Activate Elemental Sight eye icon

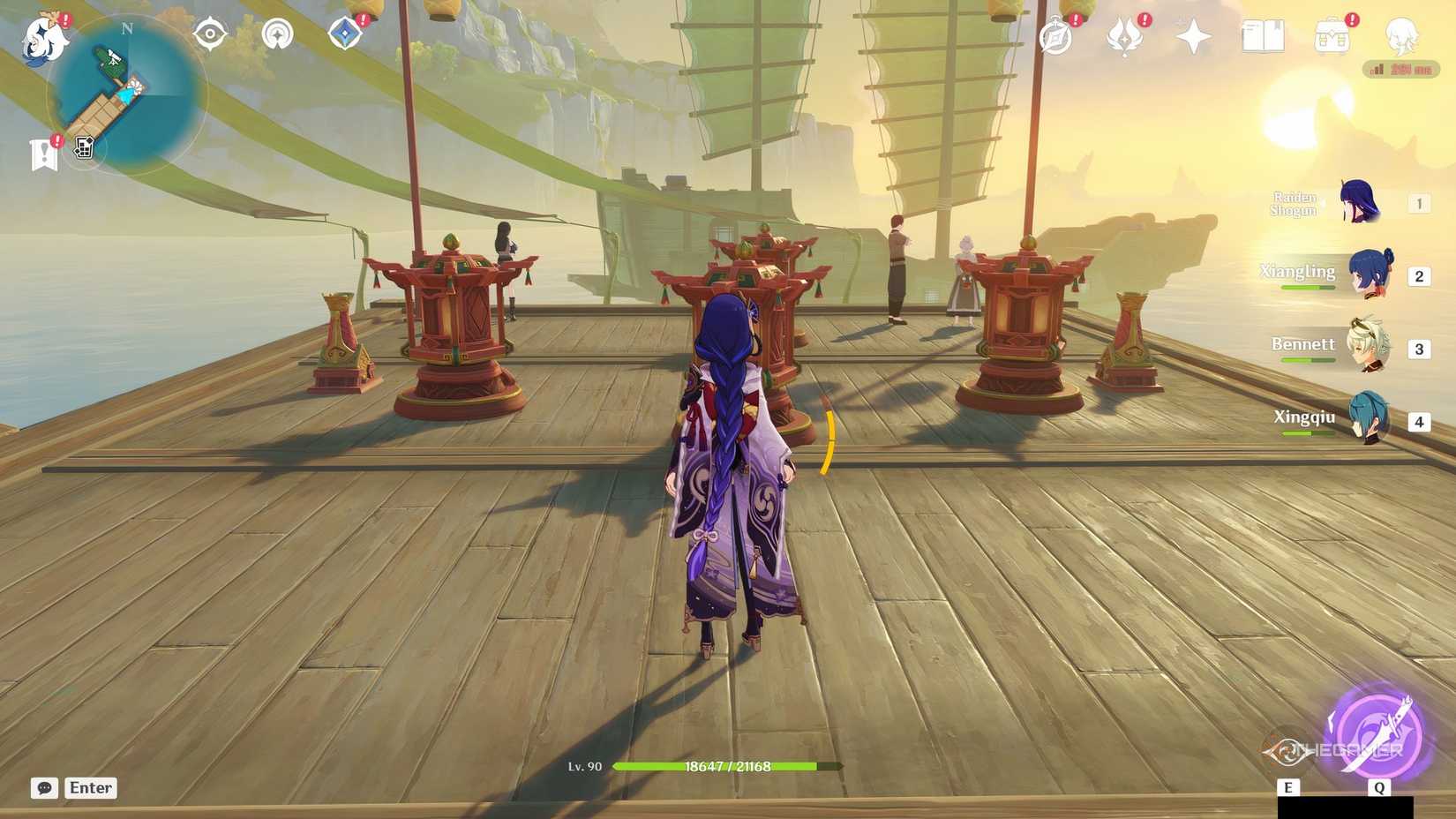[209, 35]
